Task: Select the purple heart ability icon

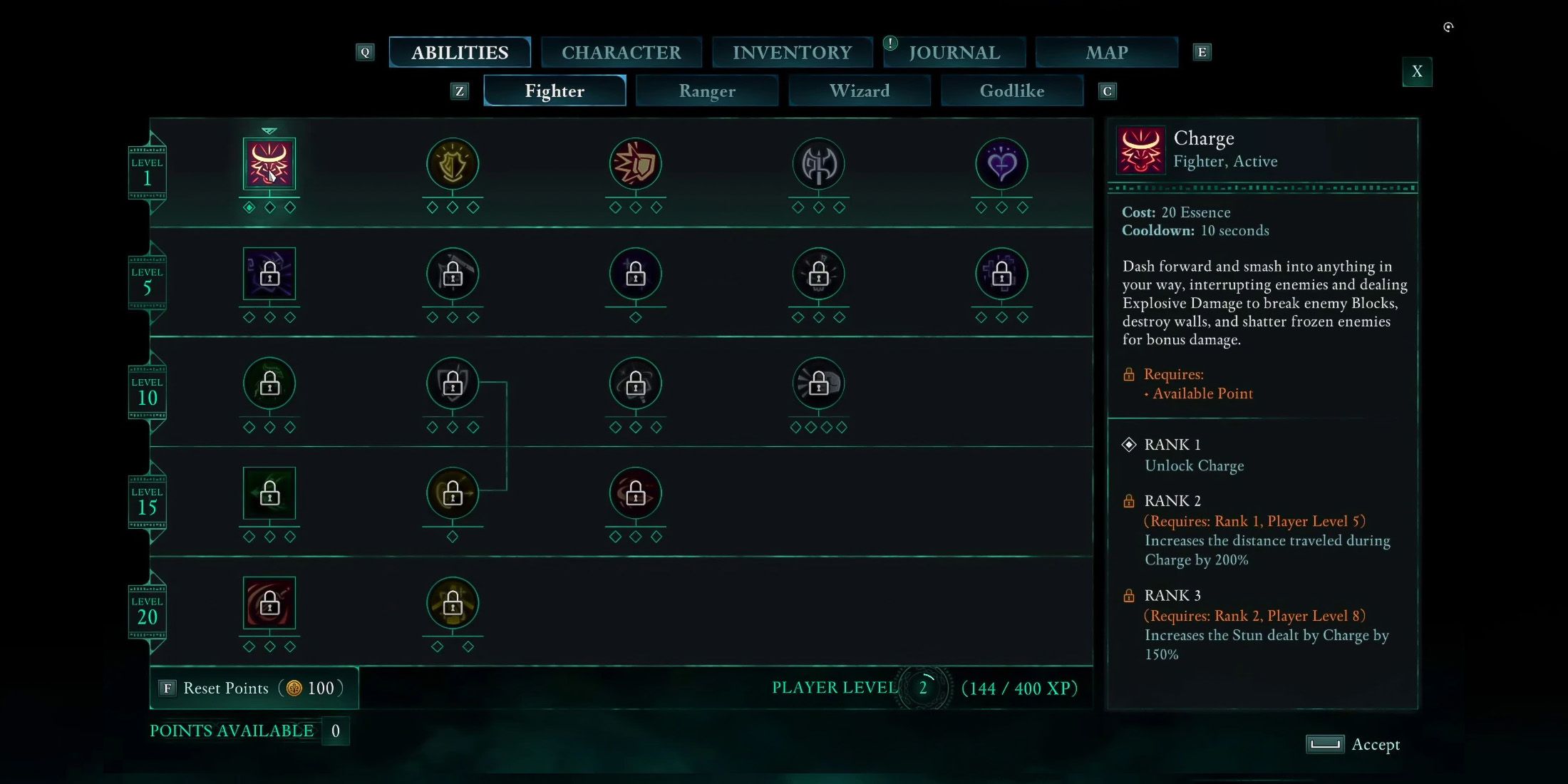Action: coord(1001,165)
